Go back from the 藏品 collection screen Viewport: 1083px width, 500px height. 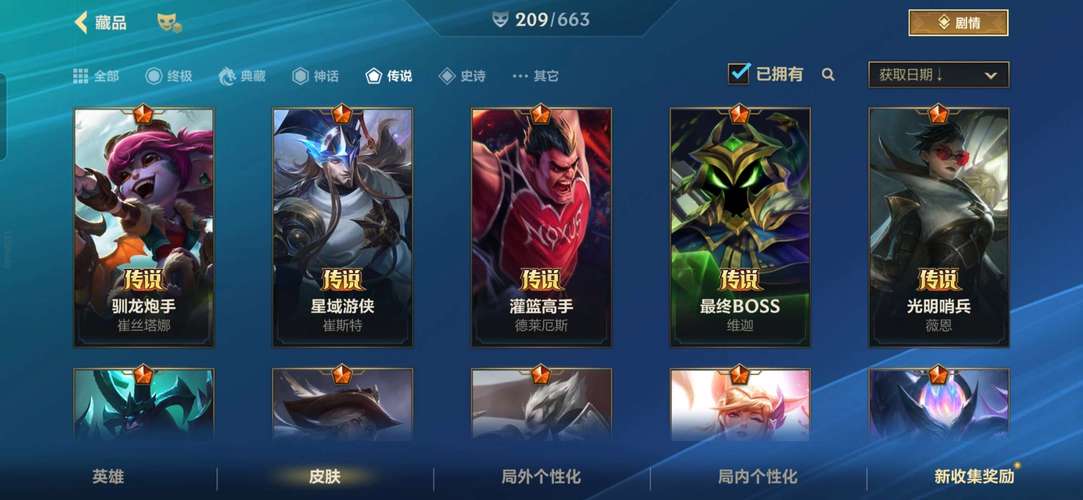(x=82, y=22)
